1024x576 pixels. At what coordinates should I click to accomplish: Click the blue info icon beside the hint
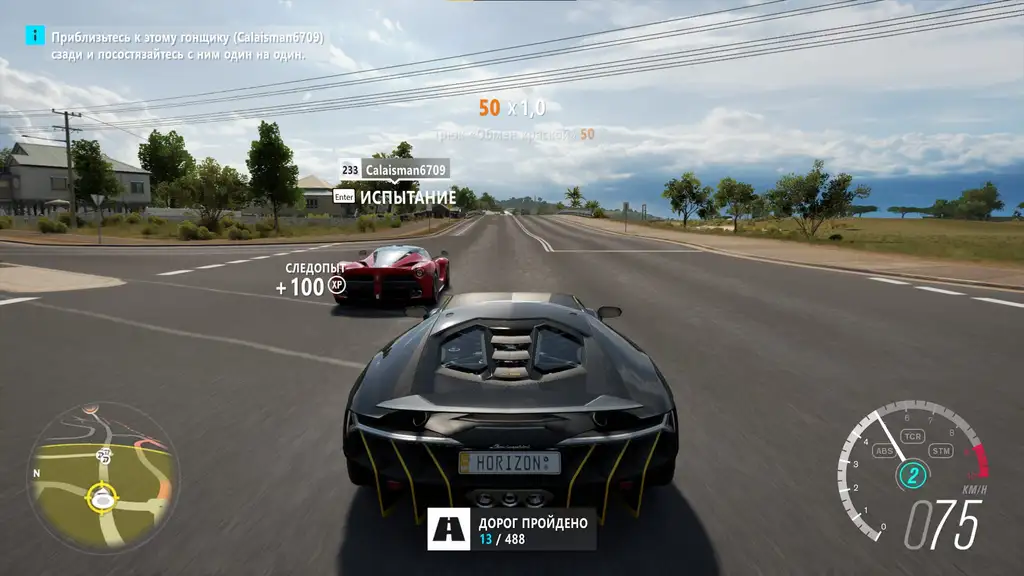pos(35,36)
